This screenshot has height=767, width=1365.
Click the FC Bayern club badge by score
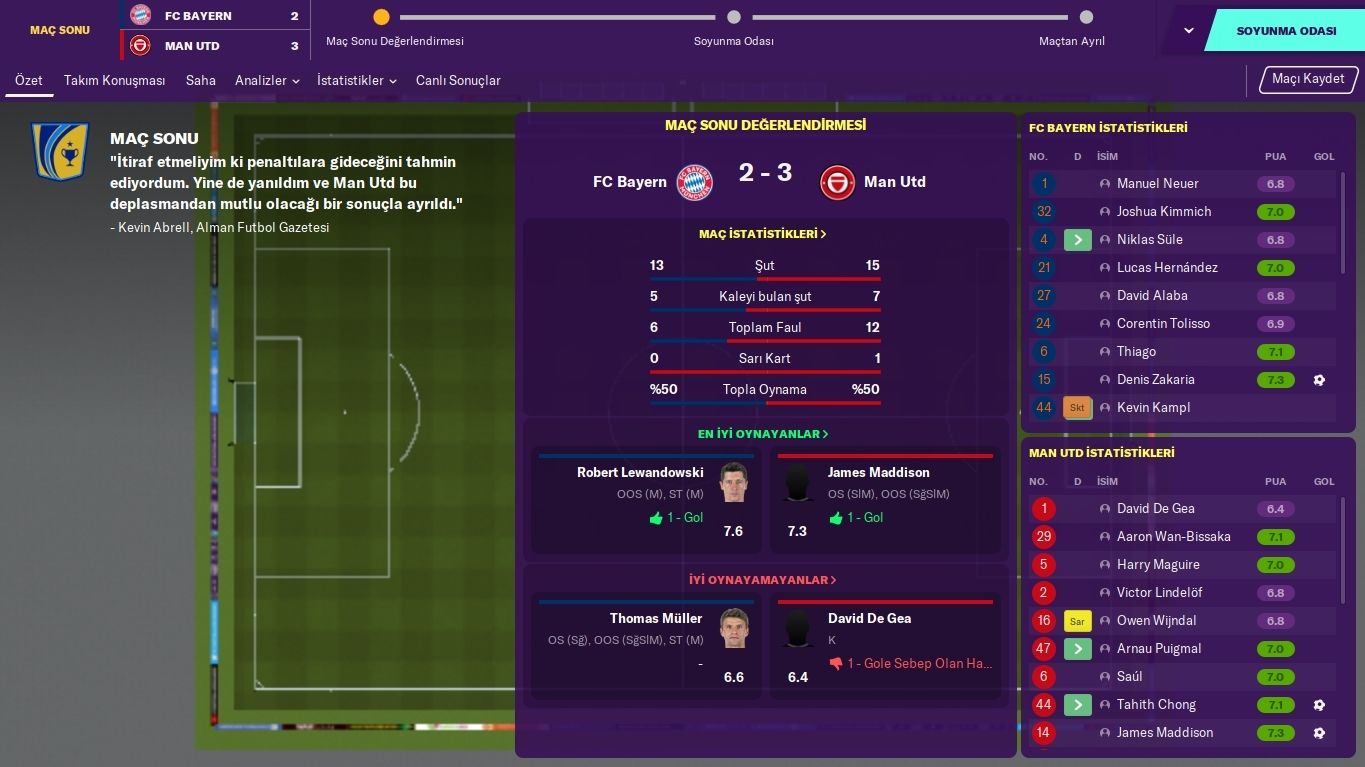point(694,182)
